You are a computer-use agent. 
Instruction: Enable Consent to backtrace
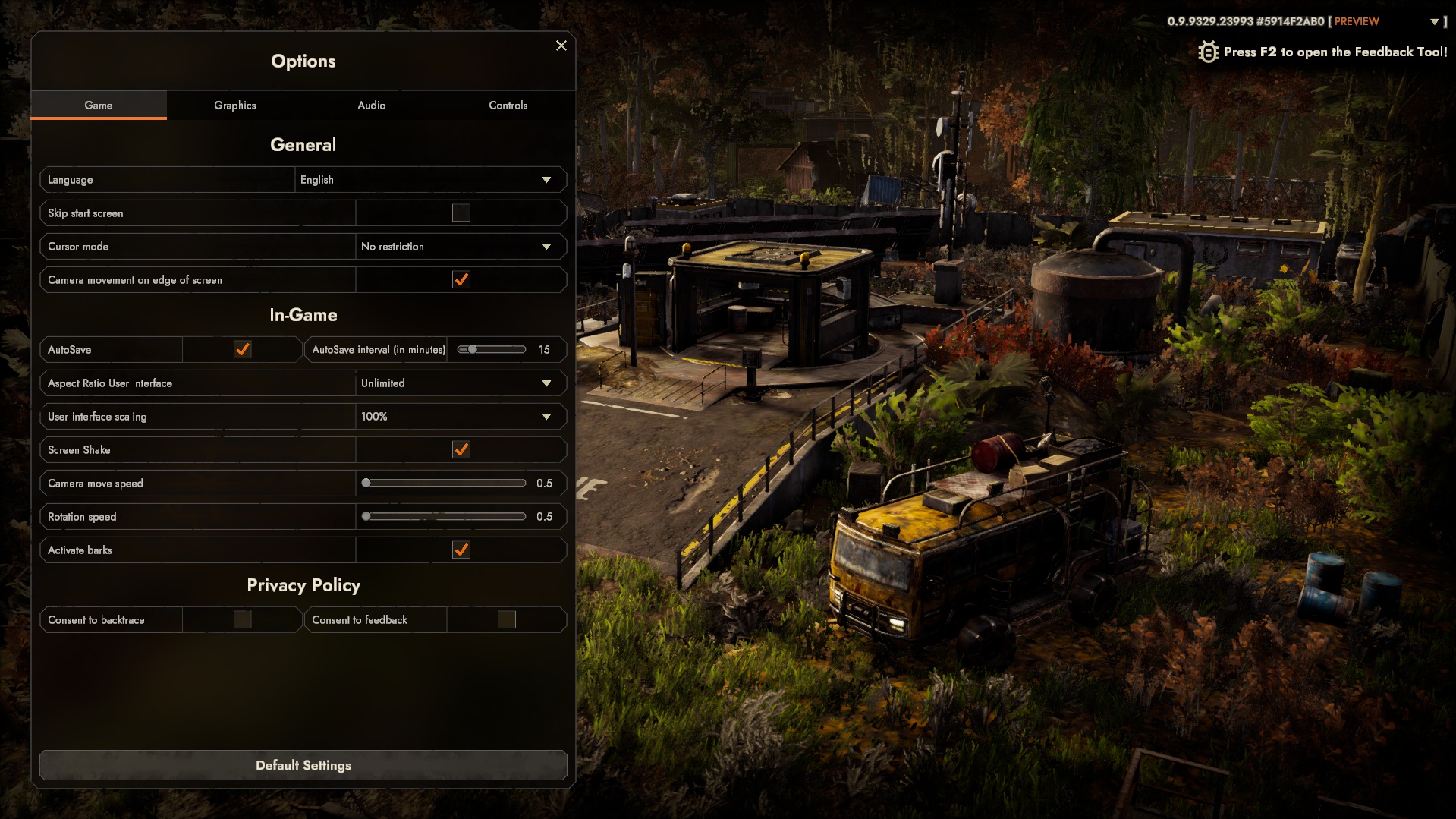pyautogui.click(x=243, y=620)
